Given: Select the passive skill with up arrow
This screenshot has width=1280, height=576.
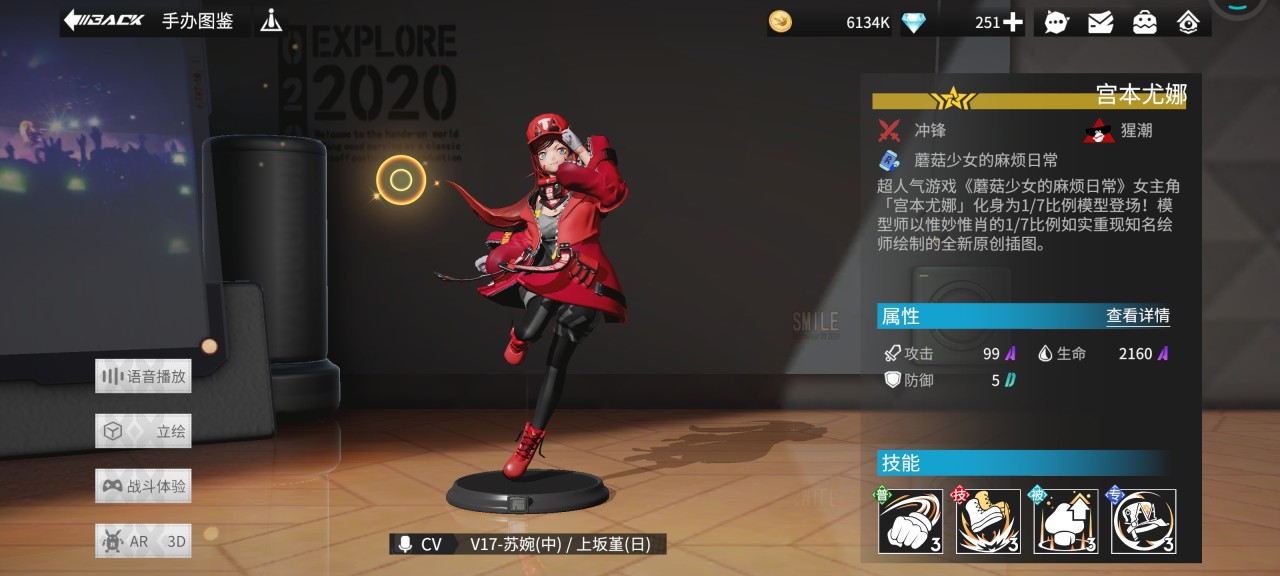Looking at the screenshot, I should 1066,521.
